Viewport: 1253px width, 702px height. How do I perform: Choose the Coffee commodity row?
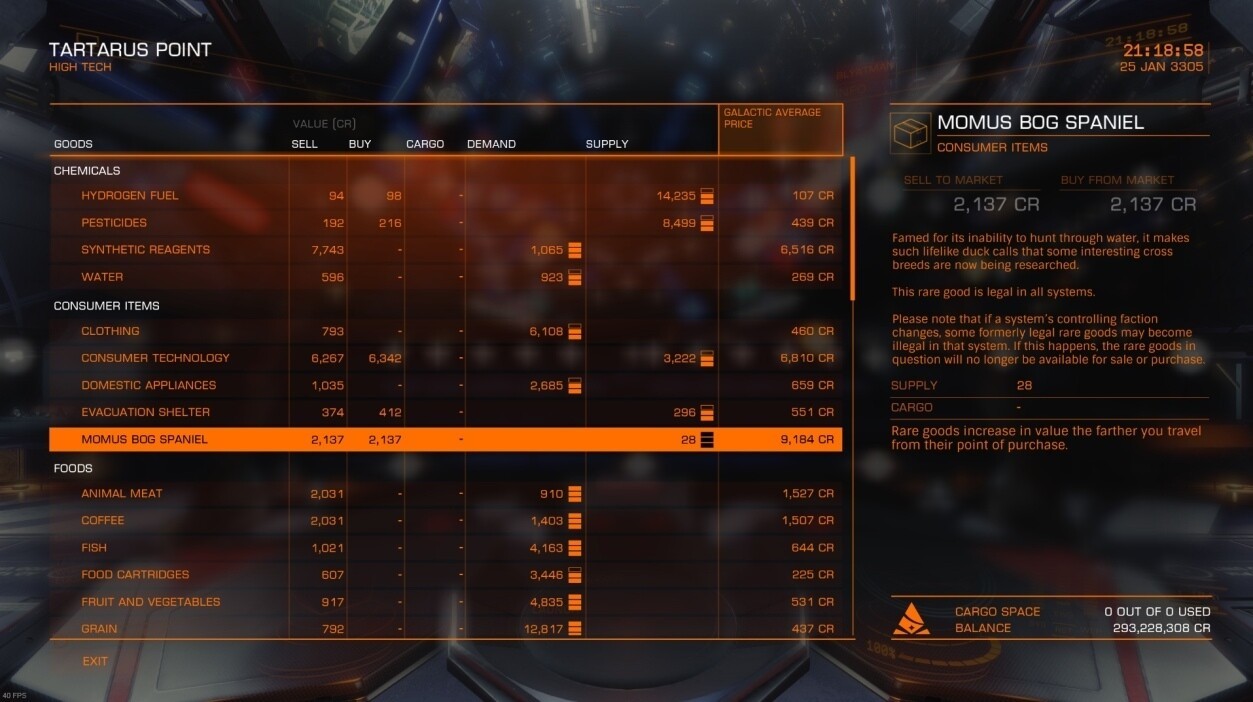tap(103, 520)
